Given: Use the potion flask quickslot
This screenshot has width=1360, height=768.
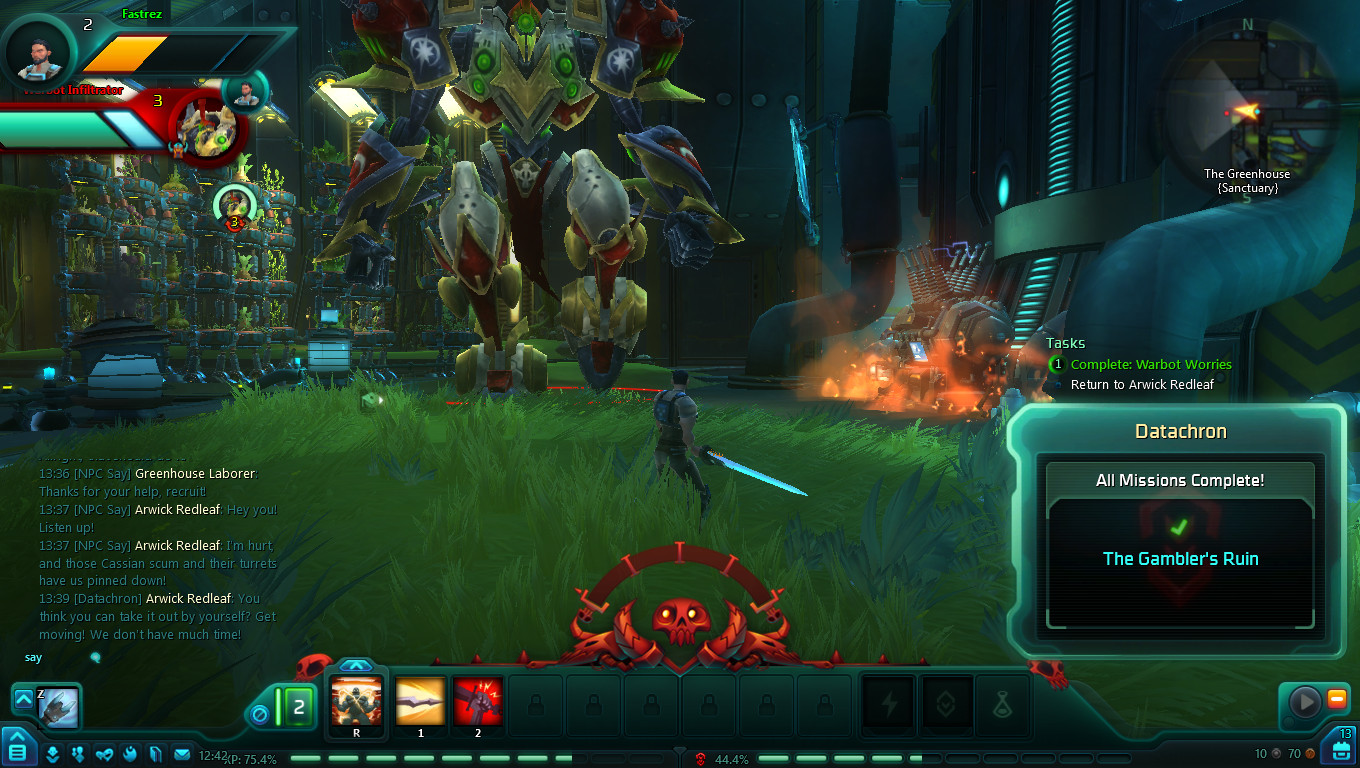Looking at the screenshot, I should coord(1001,705).
